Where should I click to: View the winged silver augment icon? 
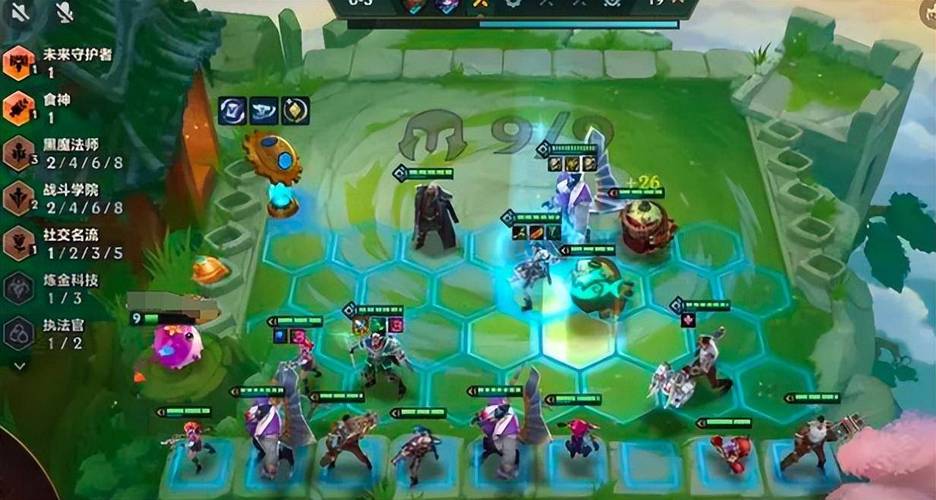tap(263, 110)
